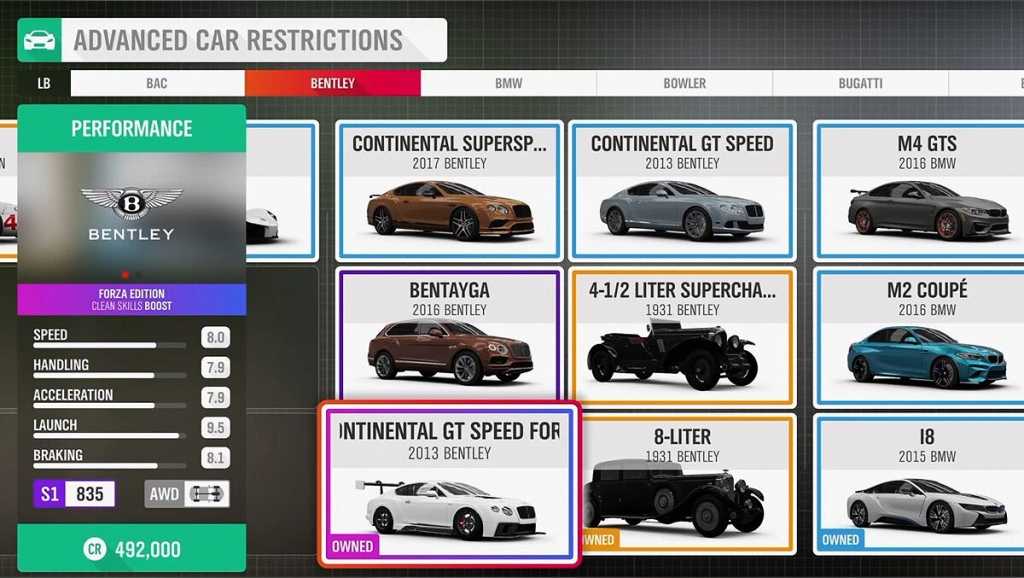Select the 2017 Bentley Continental Supersports card
The height and width of the screenshot is (578, 1024).
(x=449, y=190)
